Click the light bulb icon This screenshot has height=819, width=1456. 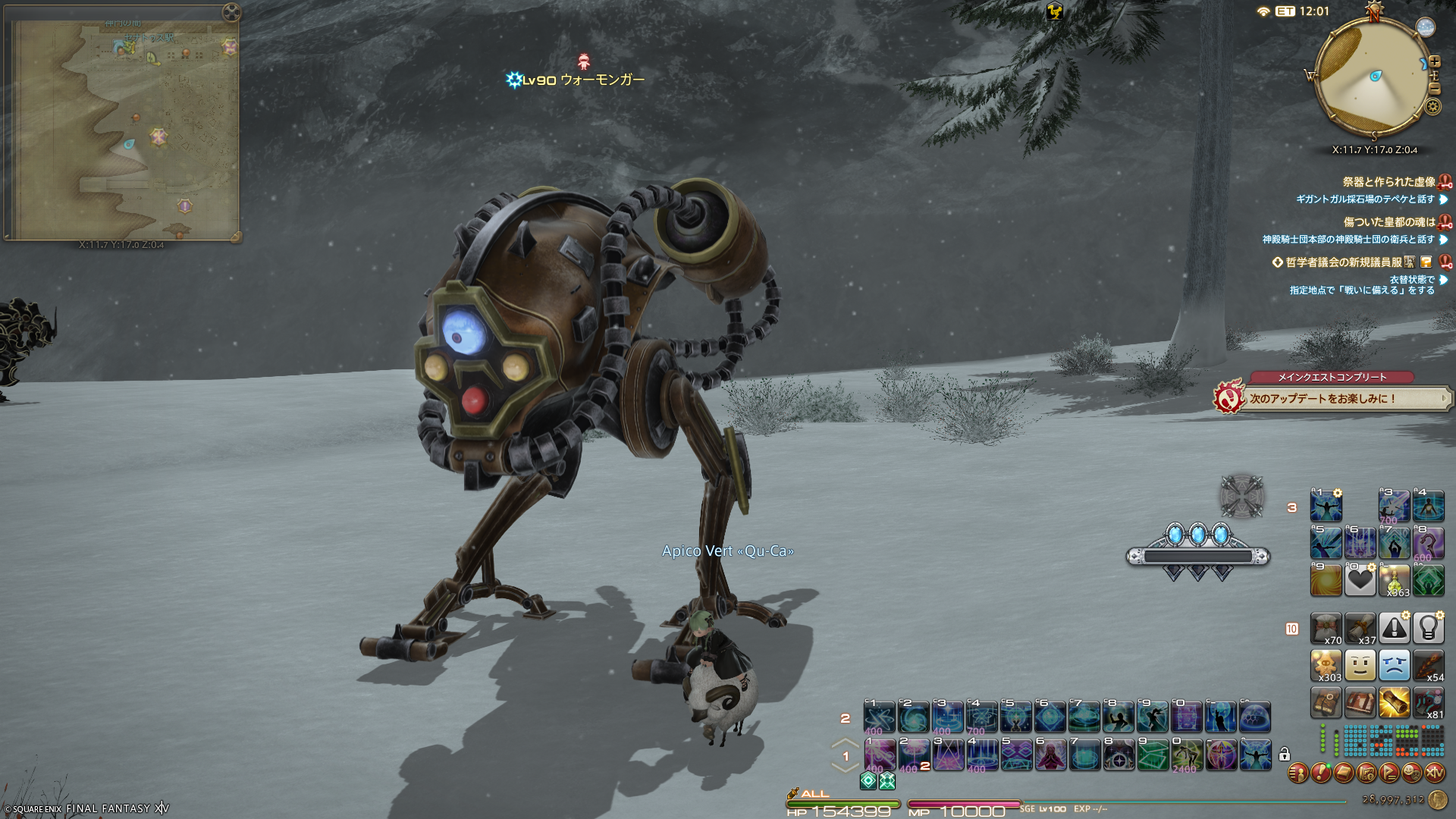pos(1428,628)
